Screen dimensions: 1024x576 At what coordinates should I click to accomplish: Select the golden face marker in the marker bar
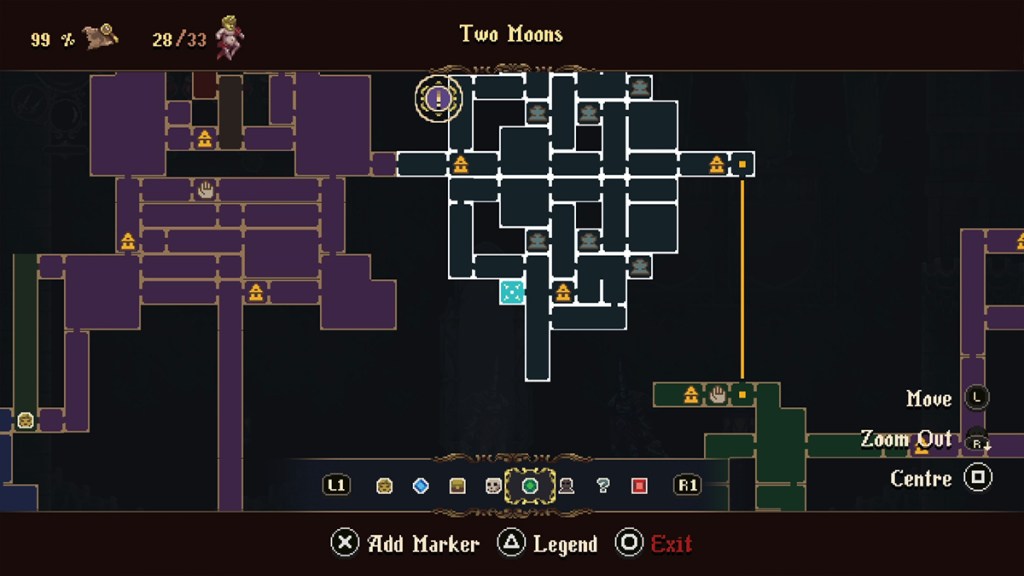tap(384, 486)
